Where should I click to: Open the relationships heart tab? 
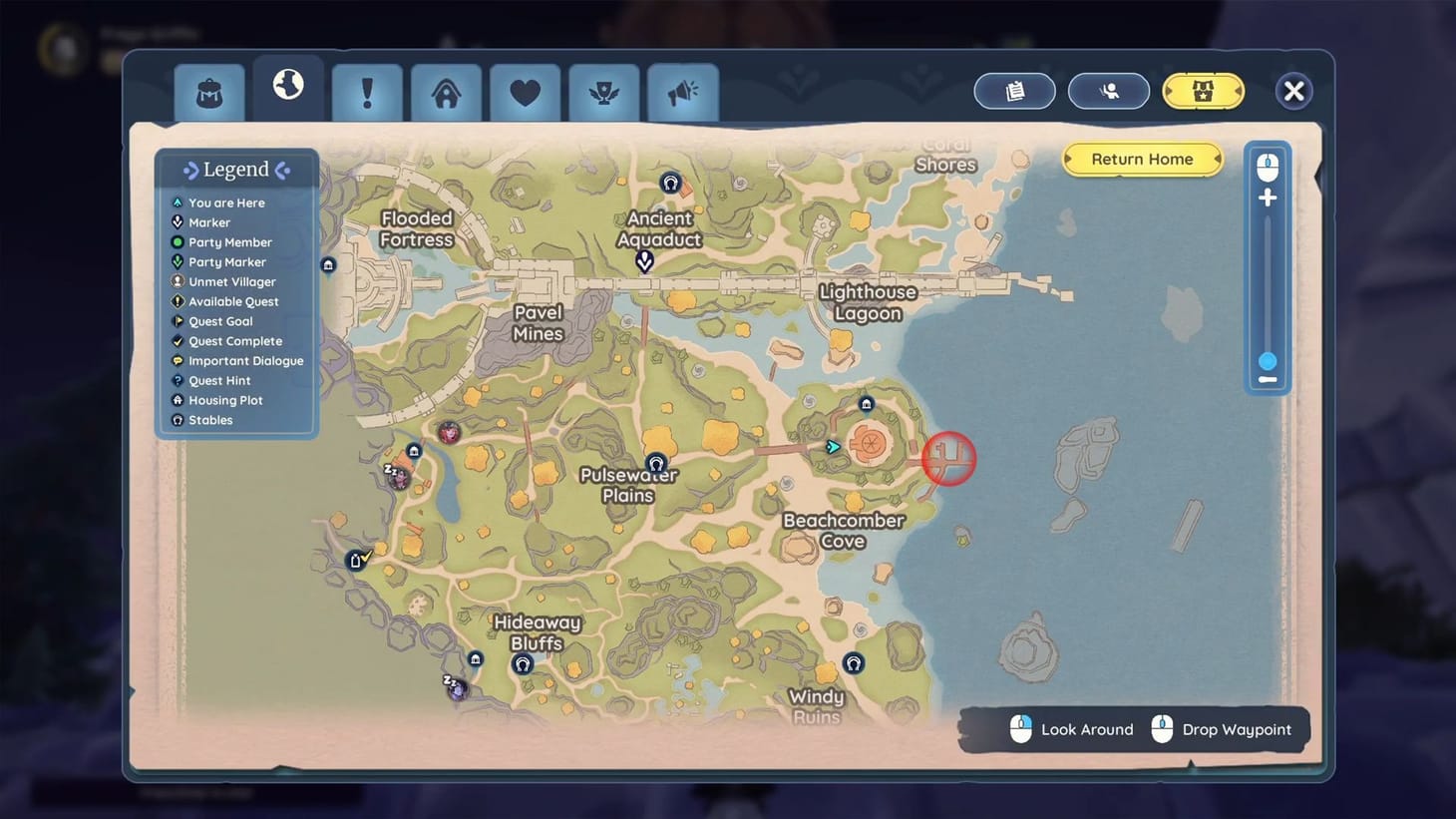pos(525,91)
